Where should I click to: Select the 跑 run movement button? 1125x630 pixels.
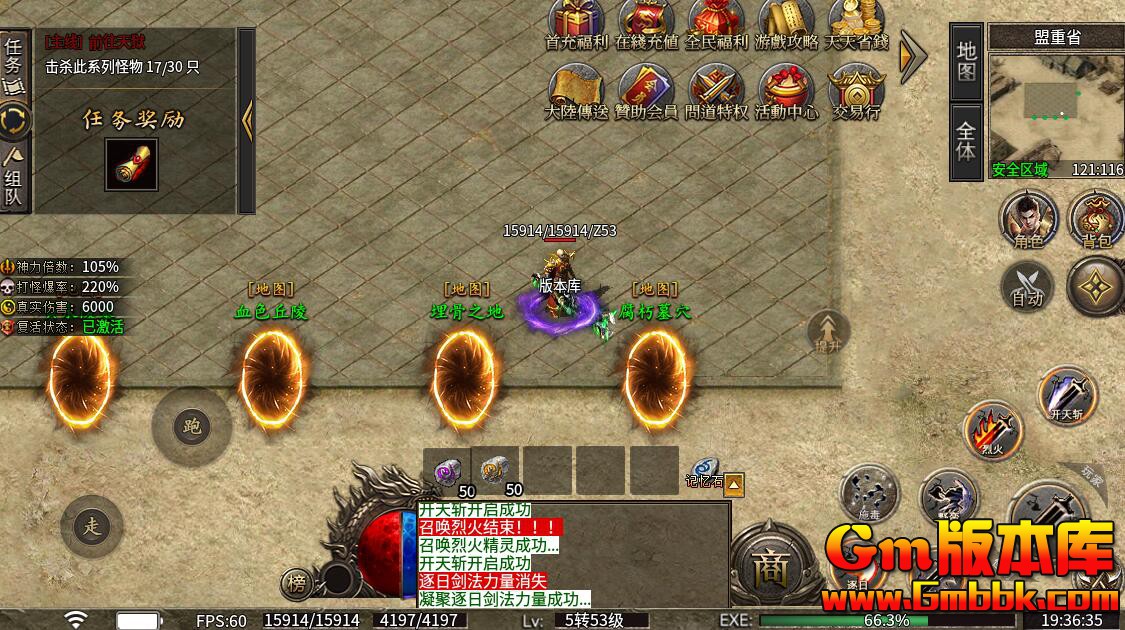coord(191,427)
